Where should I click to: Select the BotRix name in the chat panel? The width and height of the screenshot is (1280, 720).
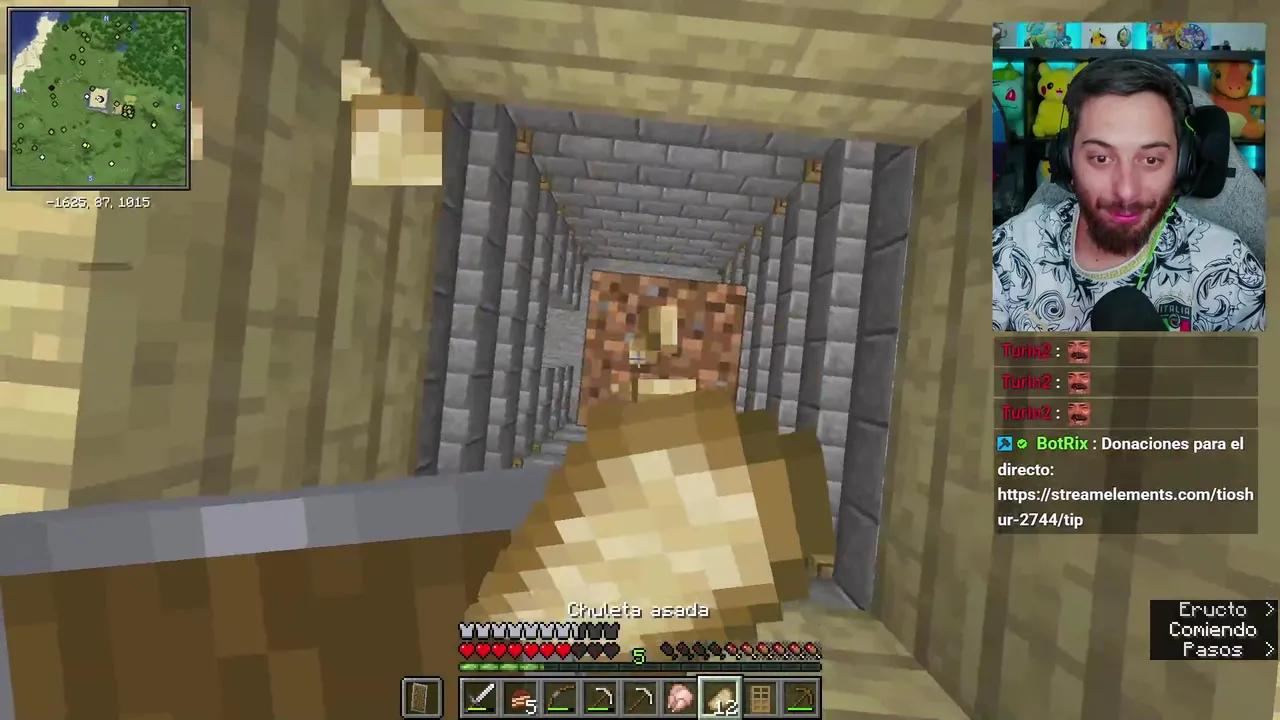(1062, 443)
